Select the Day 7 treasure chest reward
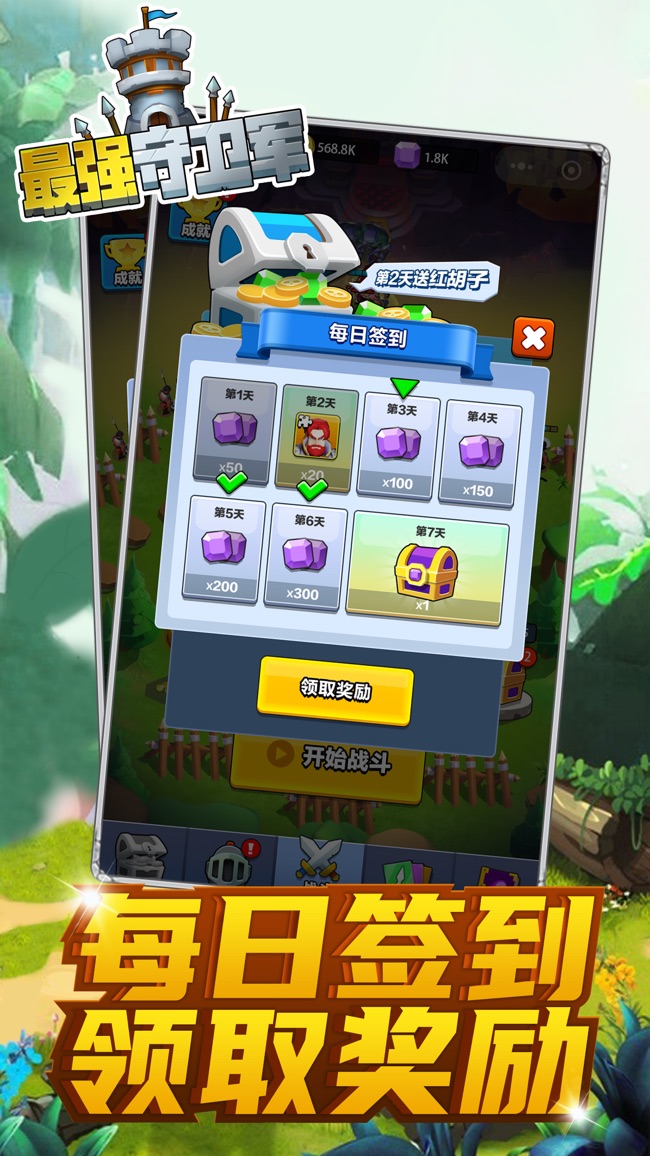The height and width of the screenshot is (1156, 650). coord(426,573)
